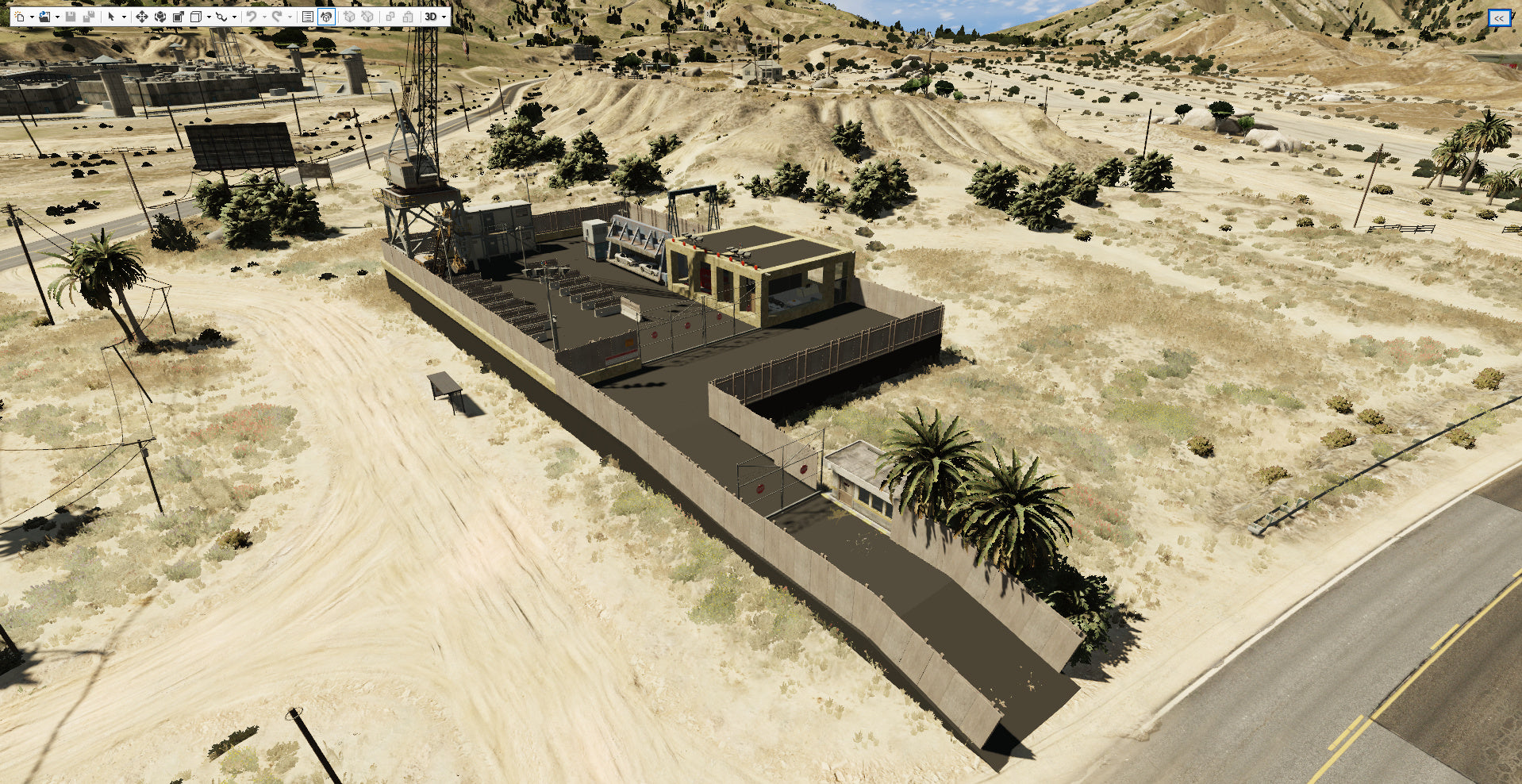The width and height of the screenshot is (1522, 784).
Task: Click the Save All icon
Action: tap(87, 16)
